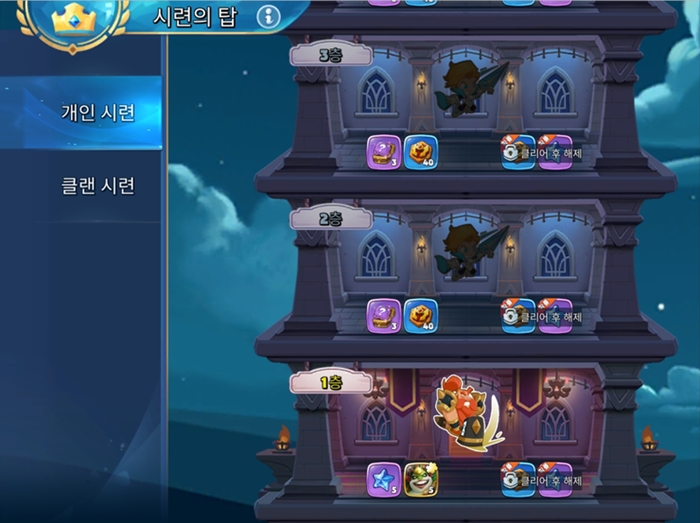Select the 1층 floor label
Viewport: 700px width, 523px height.
coord(329,381)
